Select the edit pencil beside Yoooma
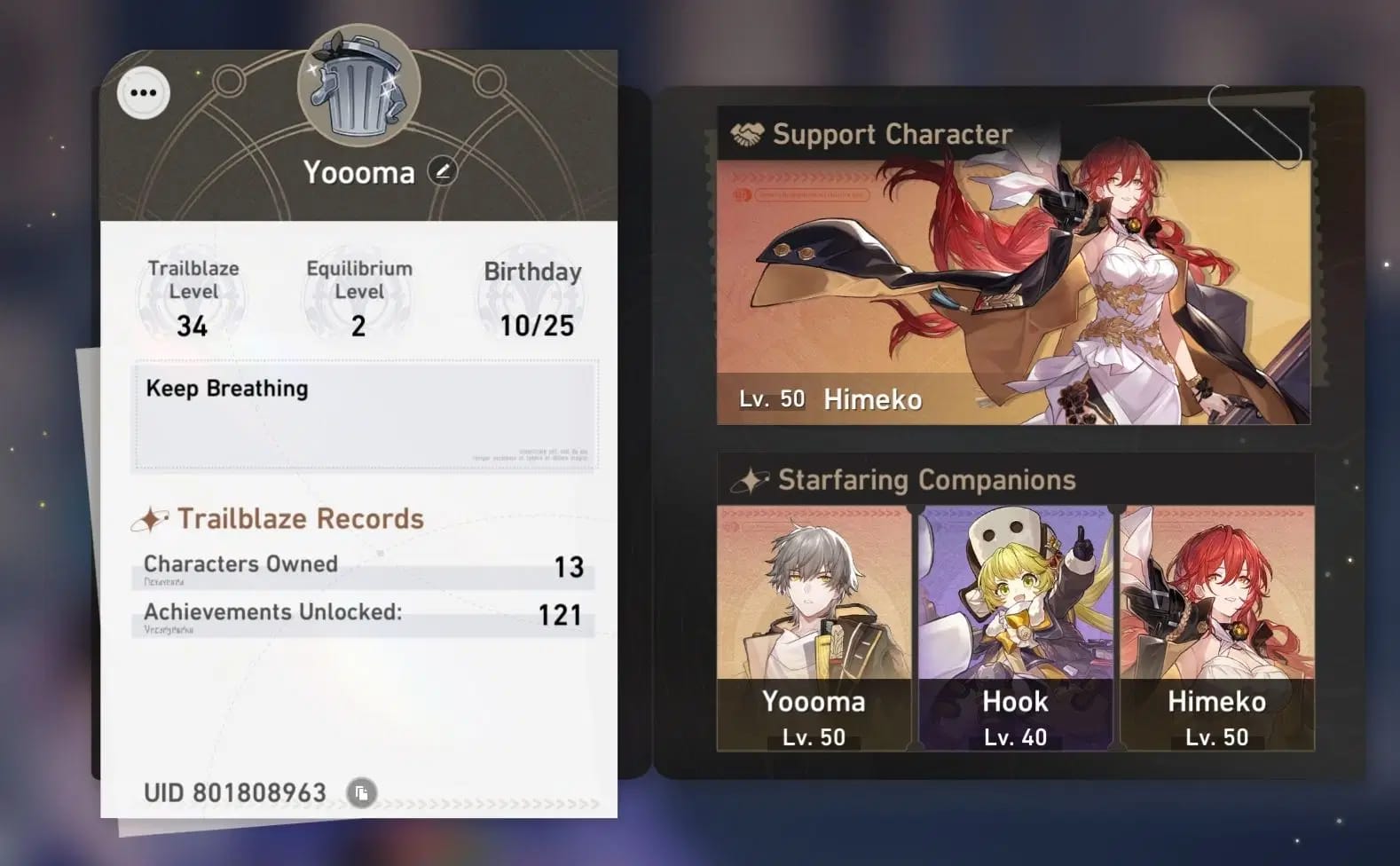 441,170
